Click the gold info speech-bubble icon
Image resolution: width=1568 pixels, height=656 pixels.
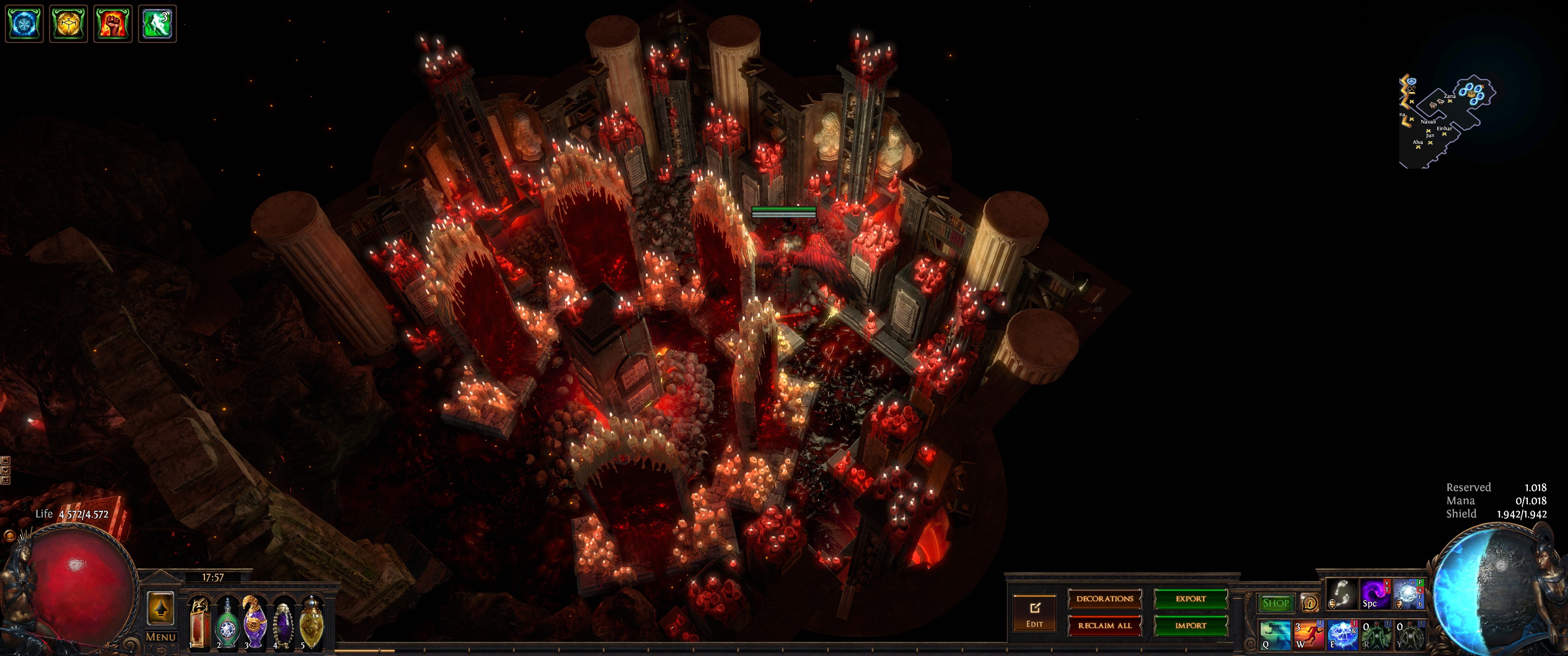tap(1309, 603)
